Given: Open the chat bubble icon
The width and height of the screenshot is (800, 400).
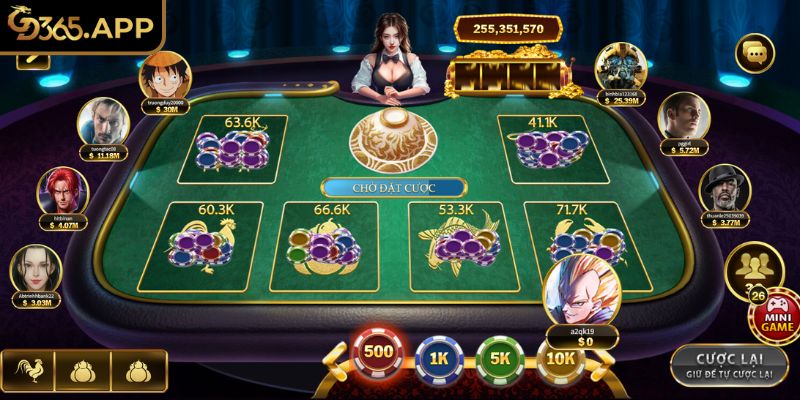Looking at the screenshot, I should click(x=755, y=53).
